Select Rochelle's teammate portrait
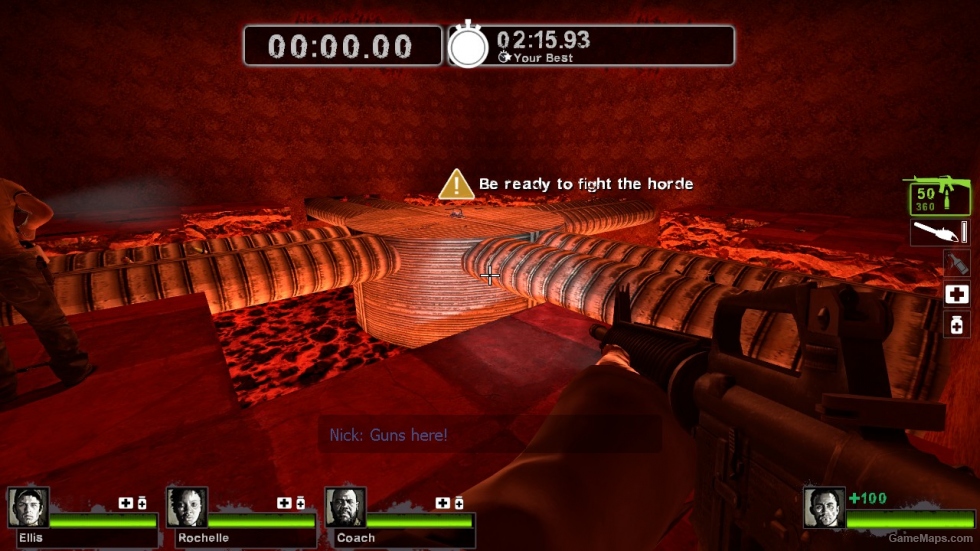The height and width of the screenshot is (551, 980). [187, 507]
